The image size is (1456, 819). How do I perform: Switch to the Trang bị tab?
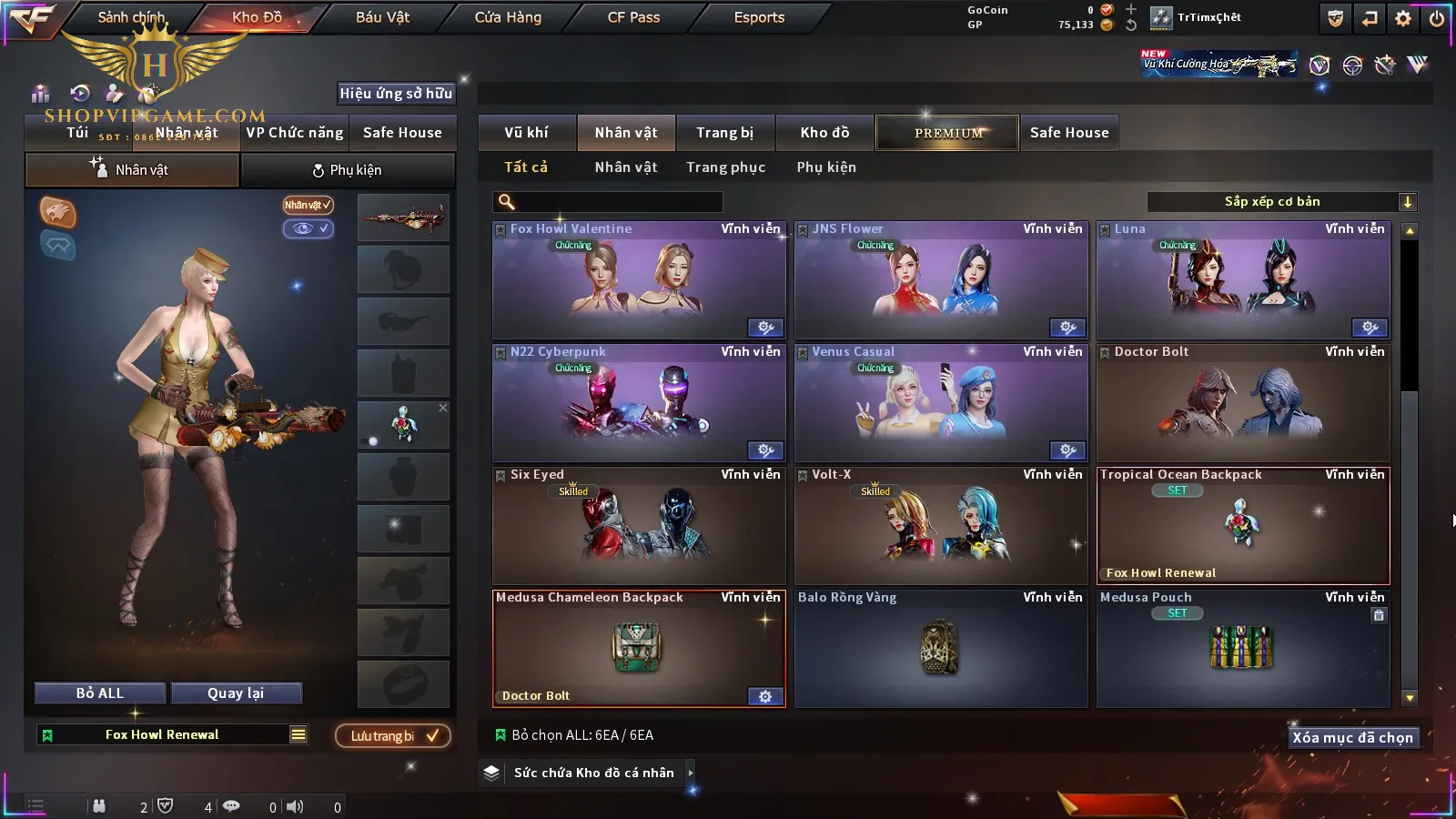click(x=724, y=133)
